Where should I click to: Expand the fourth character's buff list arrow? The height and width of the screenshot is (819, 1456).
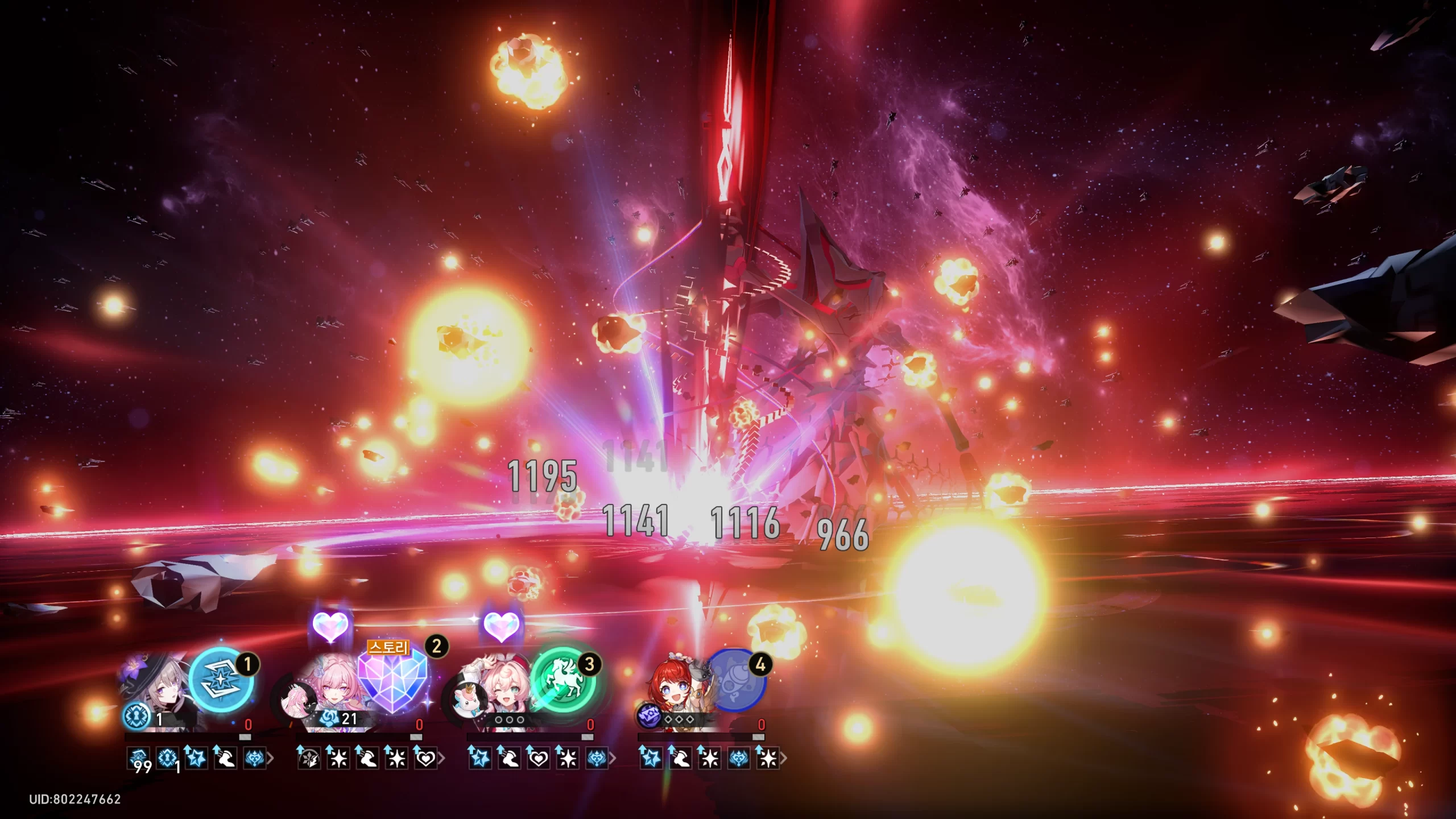point(784,758)
